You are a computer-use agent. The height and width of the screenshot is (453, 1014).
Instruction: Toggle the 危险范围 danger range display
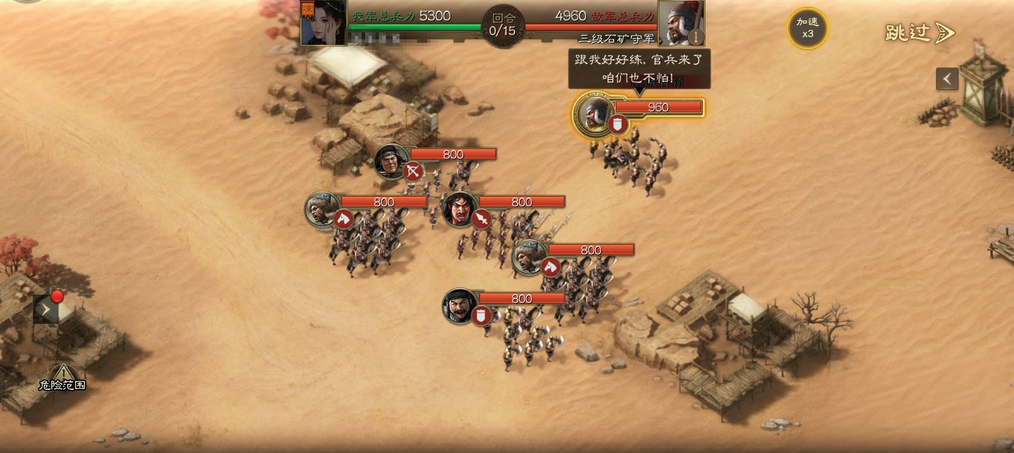coord(62,377)
